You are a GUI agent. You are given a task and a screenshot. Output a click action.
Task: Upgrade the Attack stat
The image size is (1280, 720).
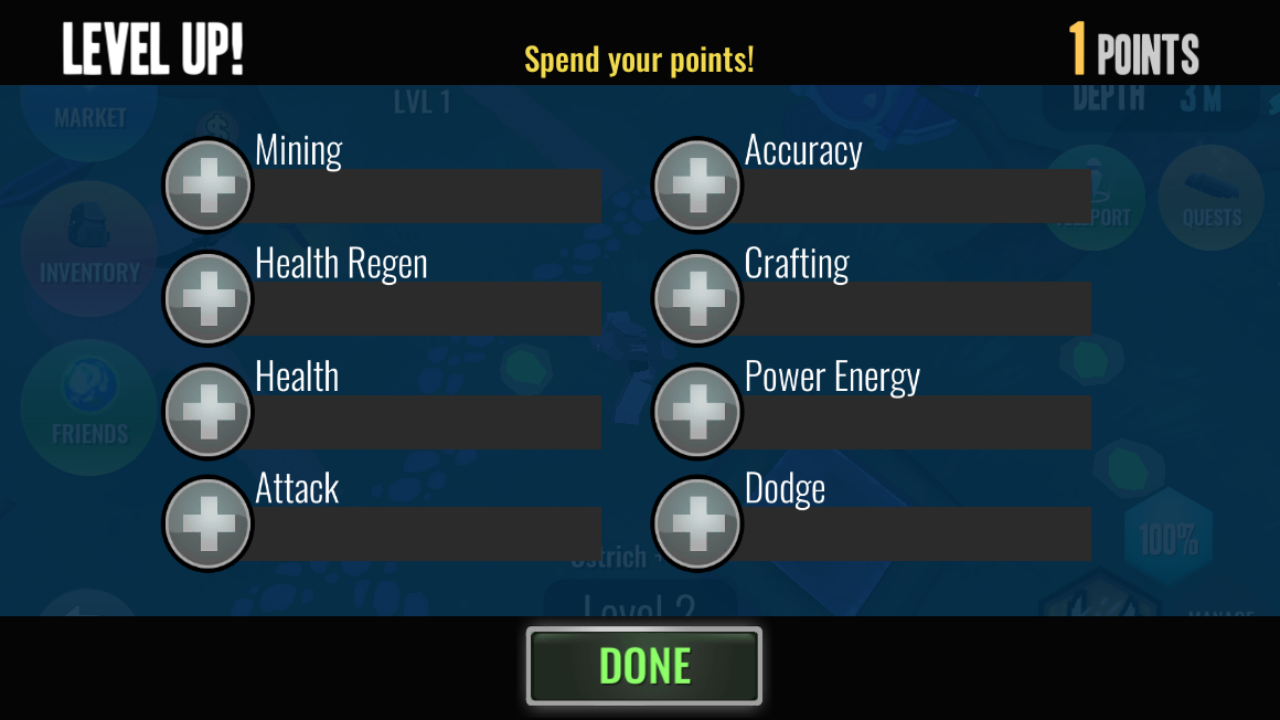[x=208, y=523]
